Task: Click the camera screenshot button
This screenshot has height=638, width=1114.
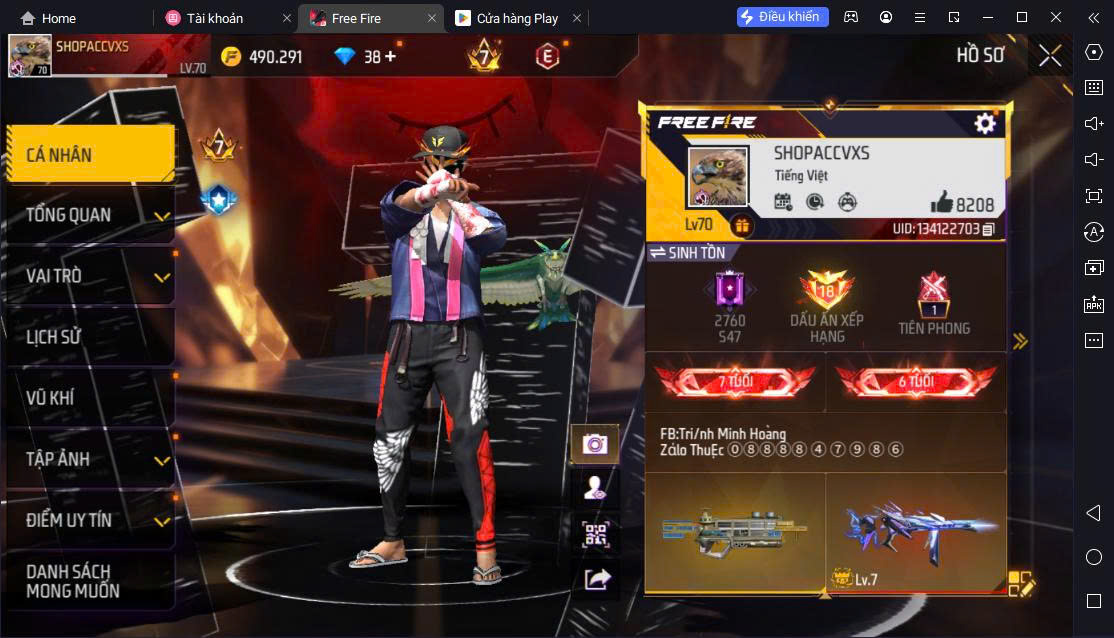Action: click(x=595, y=444)
